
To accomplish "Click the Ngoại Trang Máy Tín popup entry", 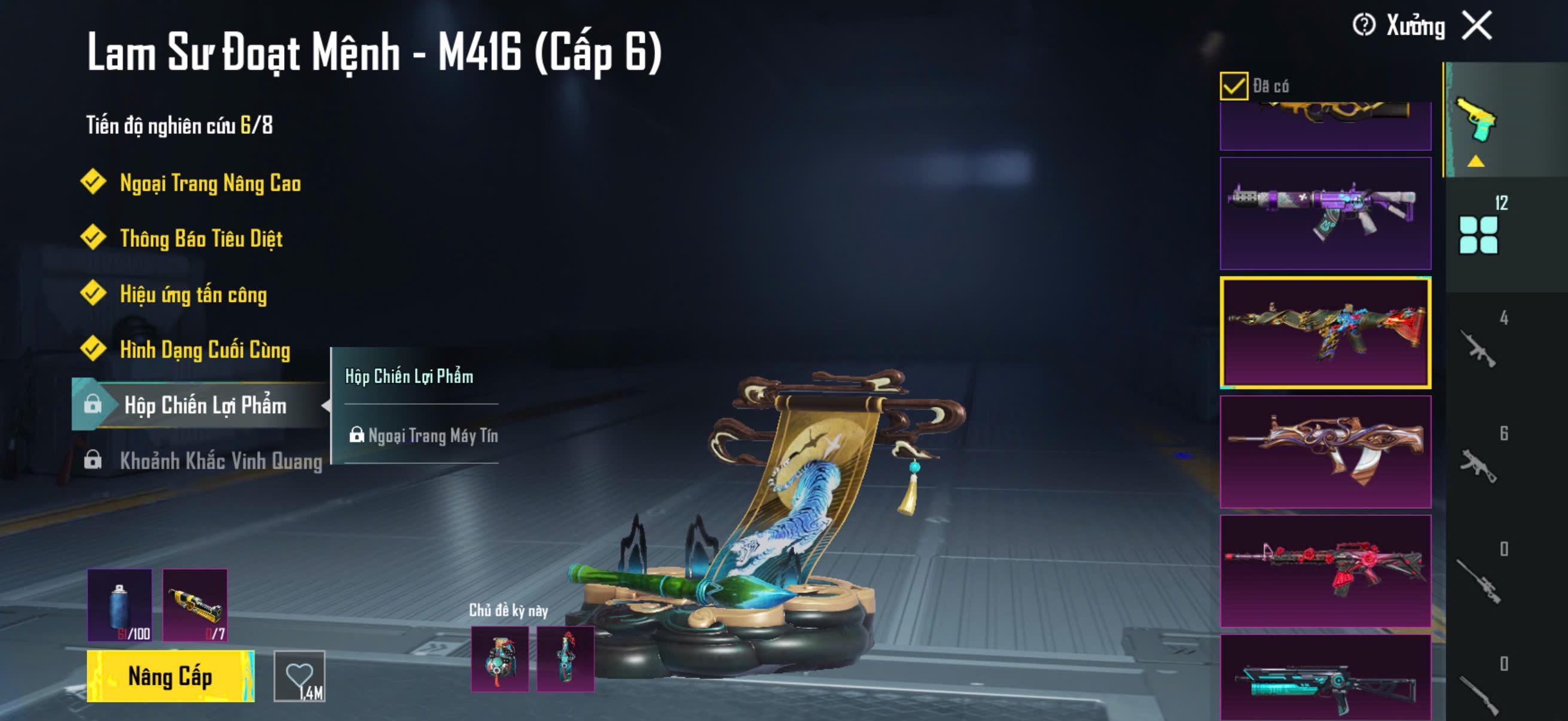I will tap(432, 436).
